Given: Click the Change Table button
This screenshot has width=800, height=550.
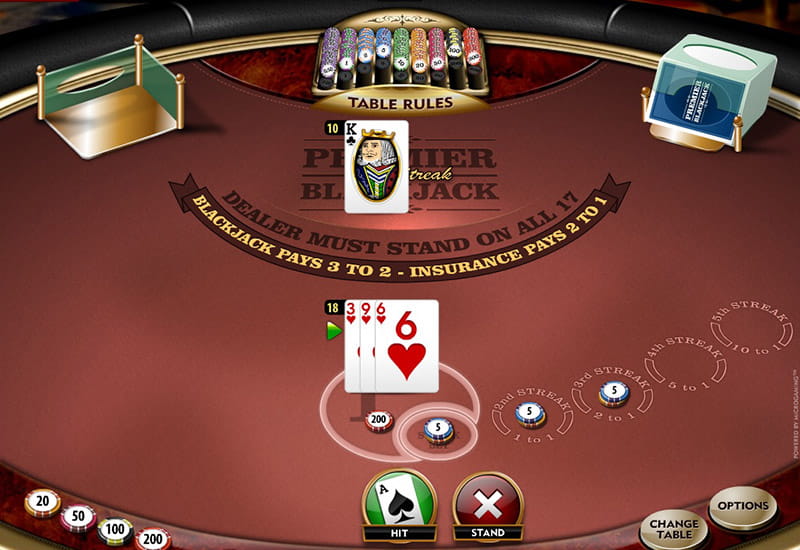Looking at the screenshot, I should point(673,526).
